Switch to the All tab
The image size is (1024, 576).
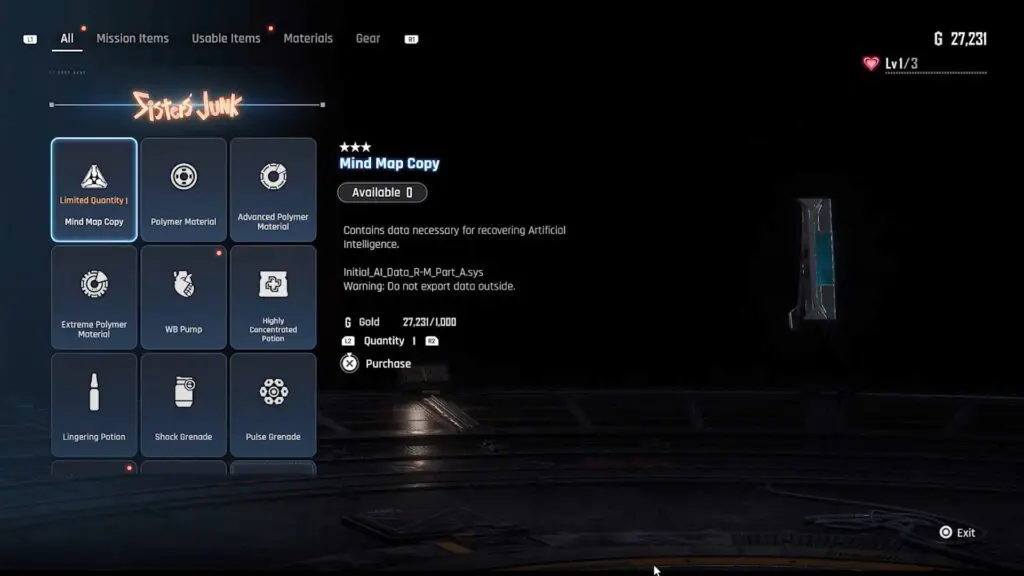(67, 39)
